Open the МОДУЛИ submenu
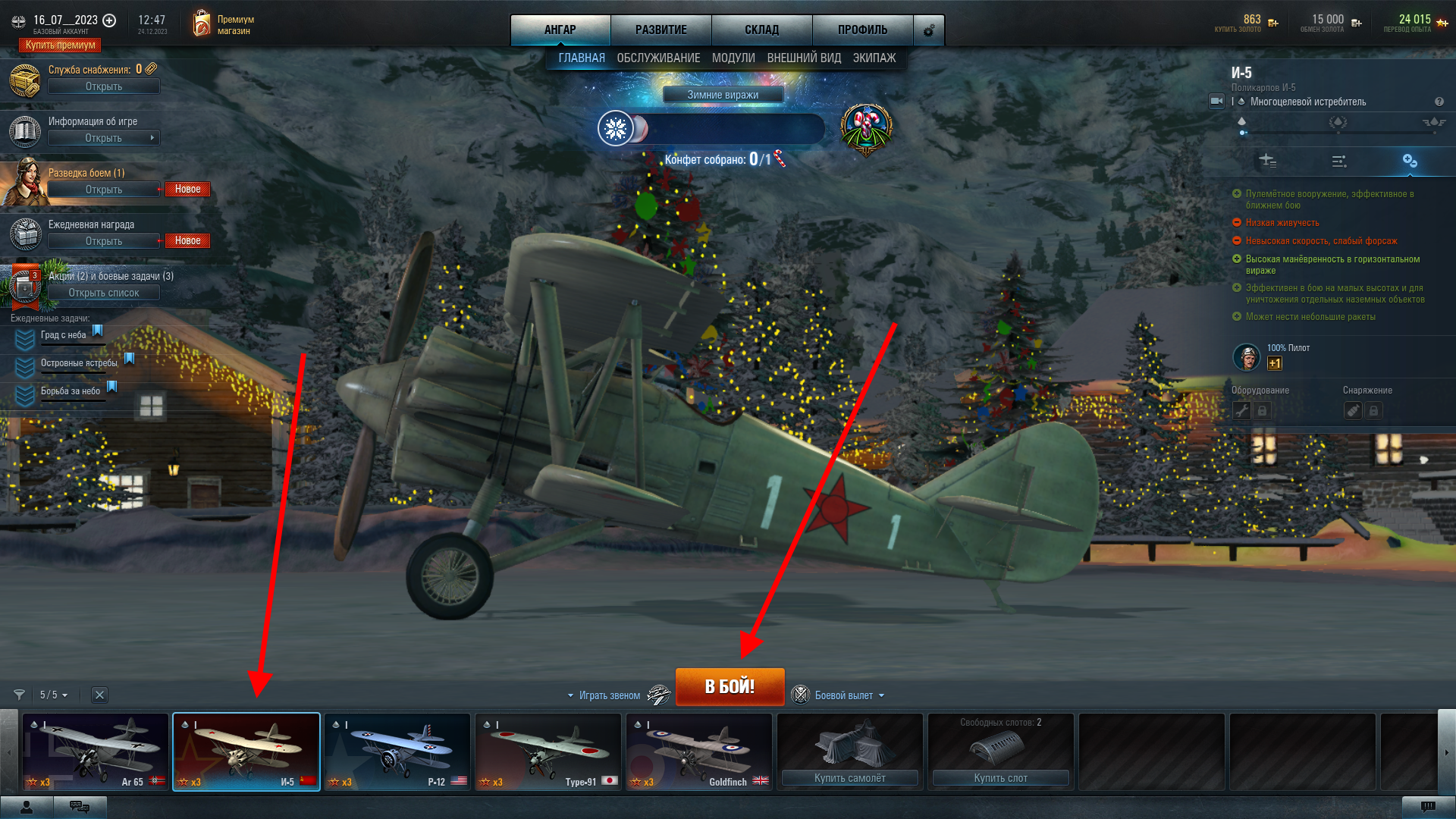The height and width of the screenshot is (819, 1456). click(x=733, y=58)
